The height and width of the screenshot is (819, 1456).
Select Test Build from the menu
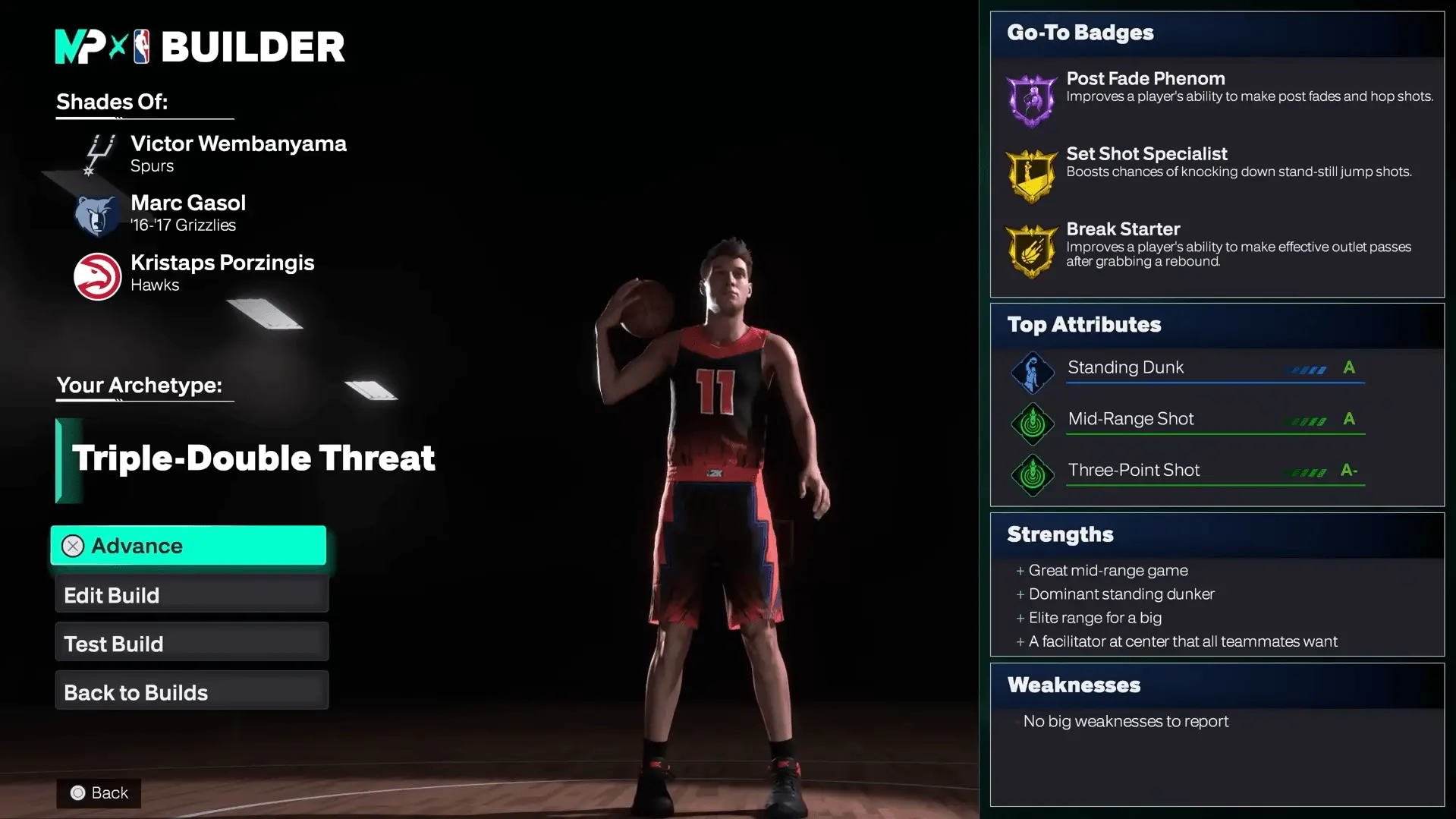190,643
